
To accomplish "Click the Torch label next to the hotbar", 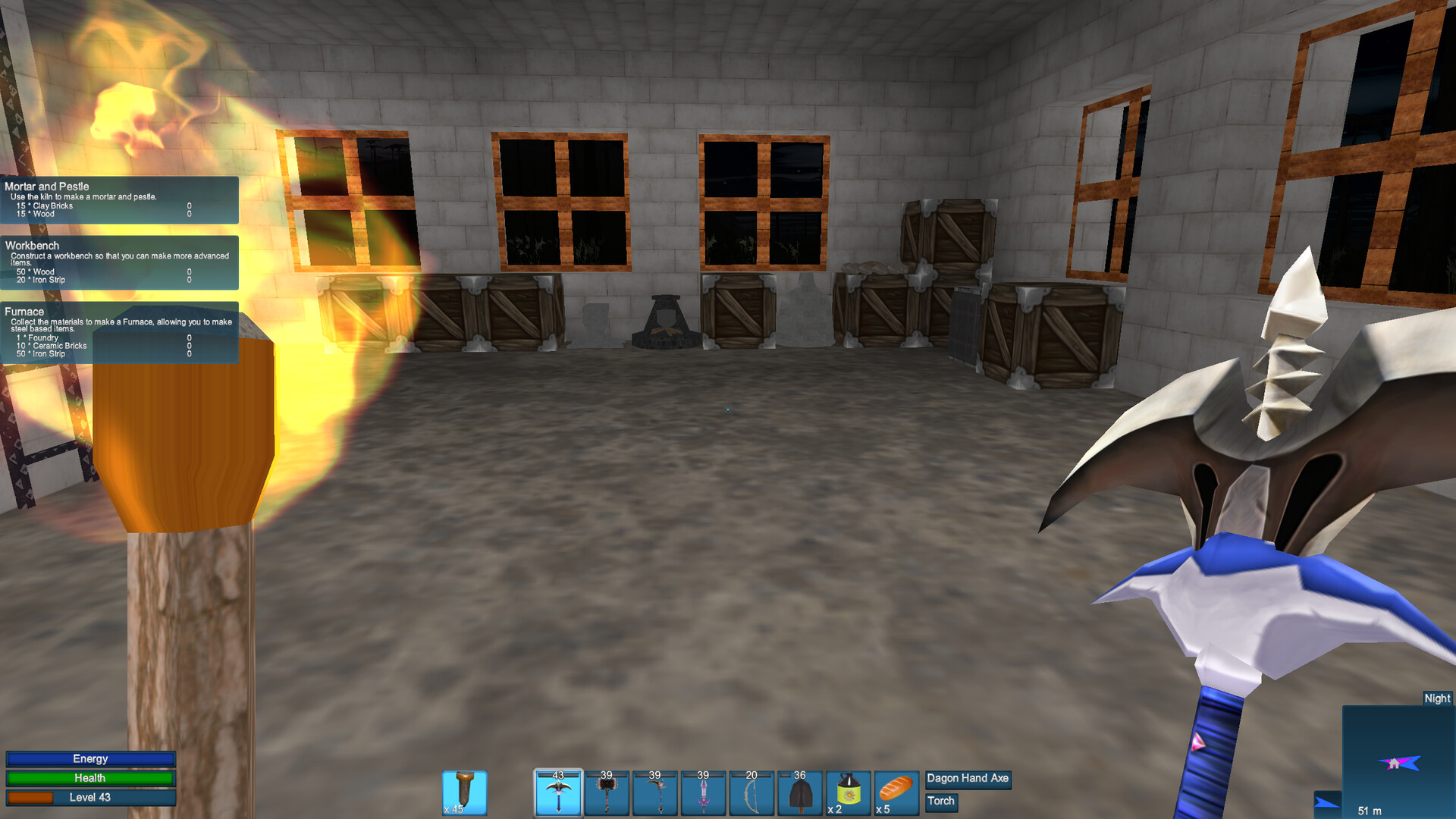I will [941, 802].
